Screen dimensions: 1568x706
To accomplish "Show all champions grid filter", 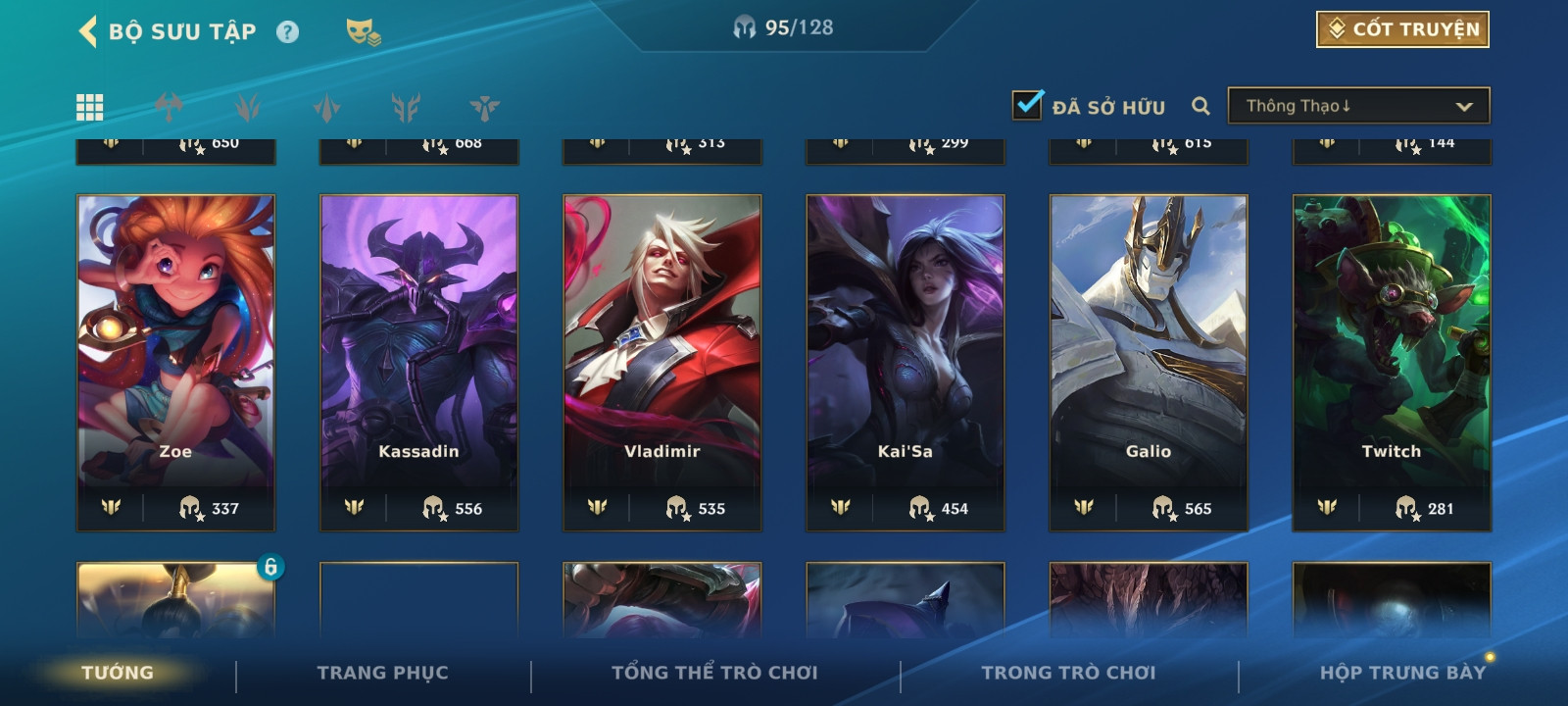I will [x=90, y=107].
